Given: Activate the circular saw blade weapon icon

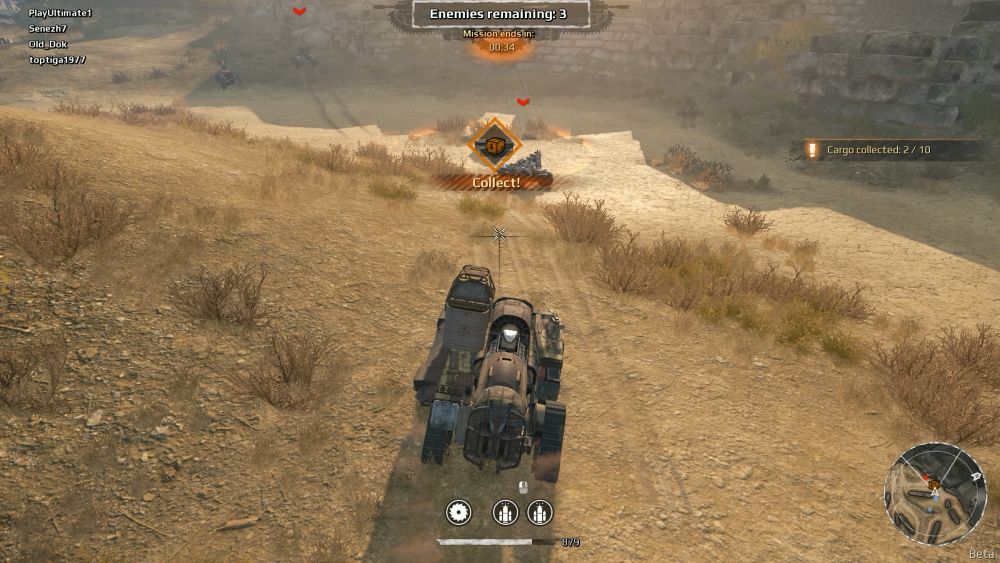Looking at the screenshot, I should 459,513.
